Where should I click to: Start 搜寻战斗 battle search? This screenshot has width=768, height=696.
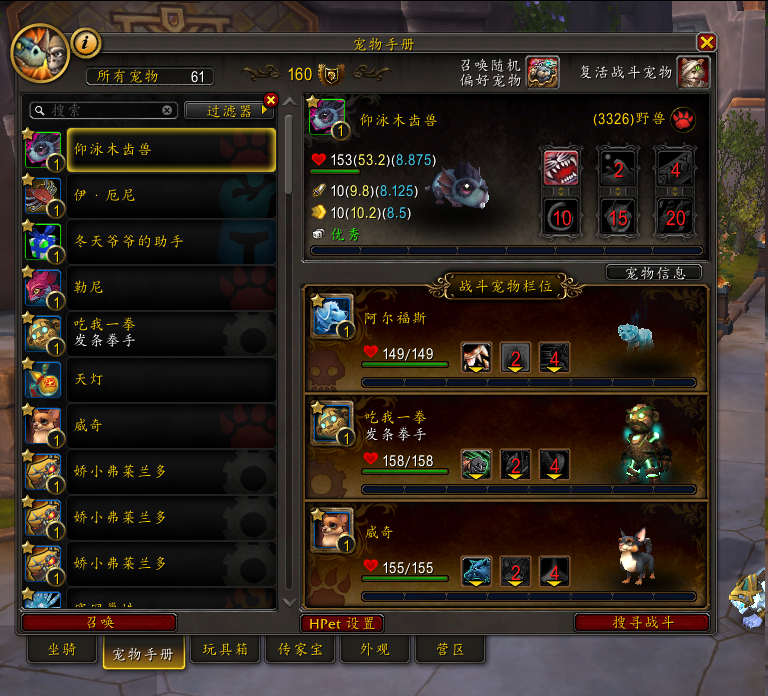tap(642, 622)
